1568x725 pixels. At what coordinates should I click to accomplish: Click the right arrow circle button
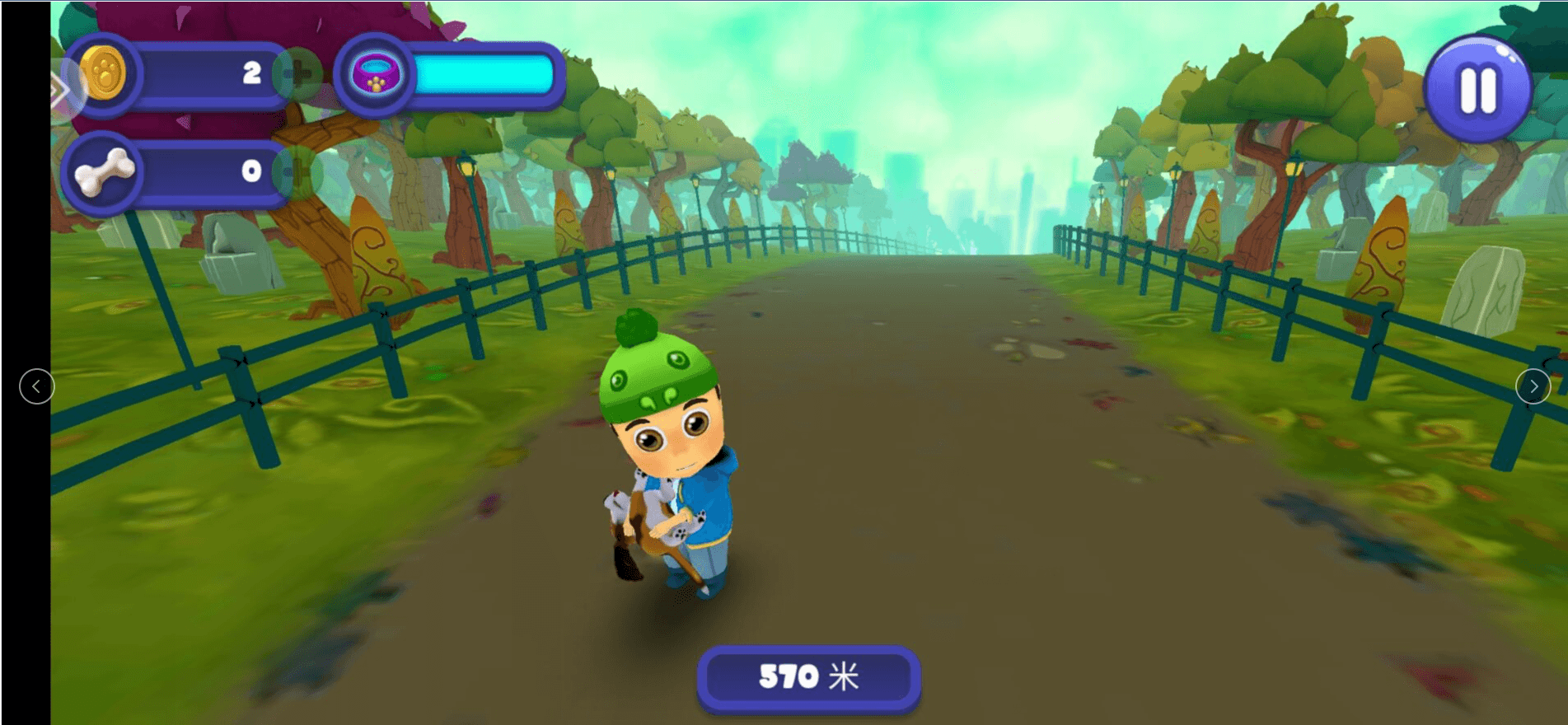click(x=1533, y=386)
